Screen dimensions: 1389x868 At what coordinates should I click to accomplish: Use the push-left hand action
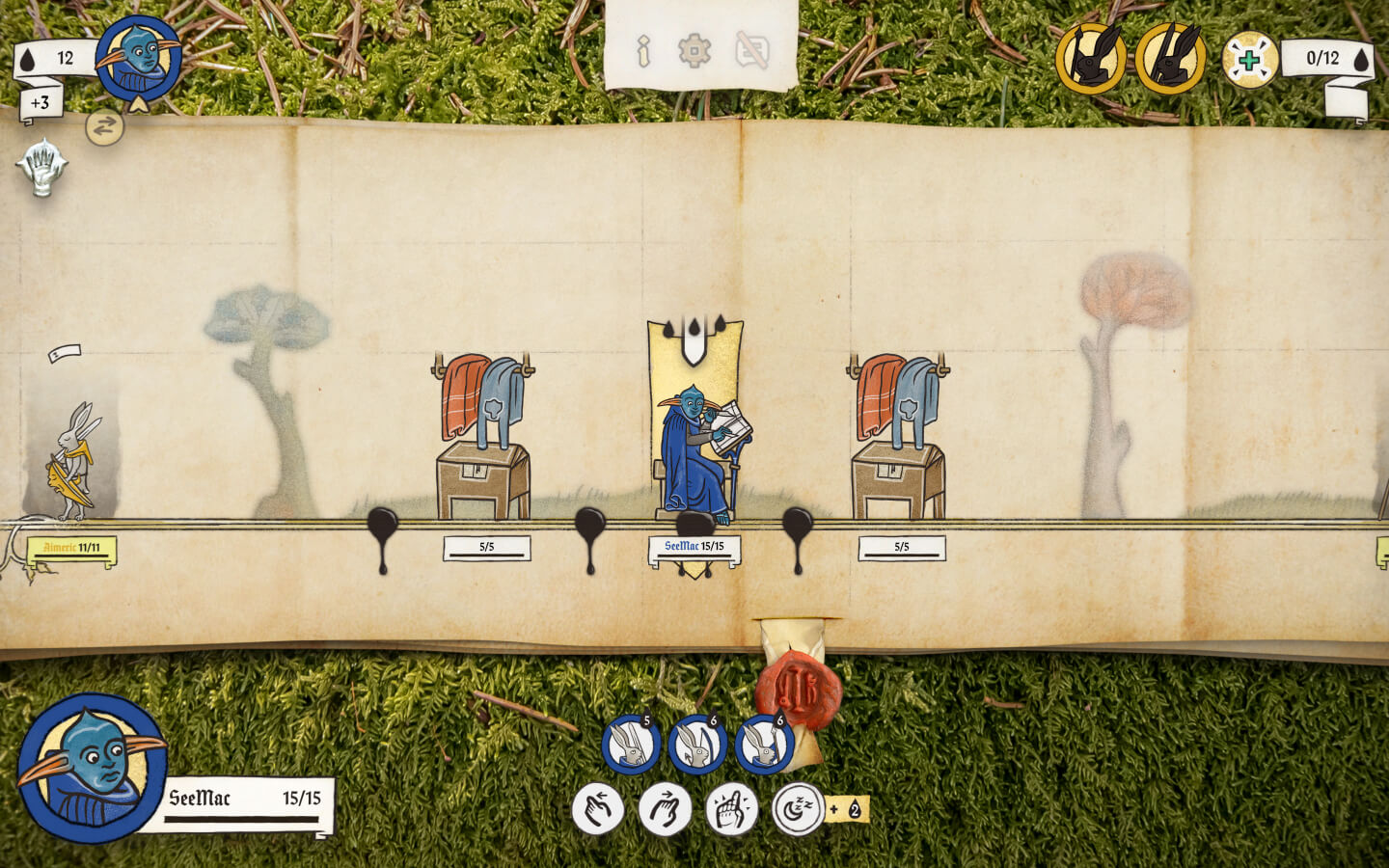coord(598,809)
